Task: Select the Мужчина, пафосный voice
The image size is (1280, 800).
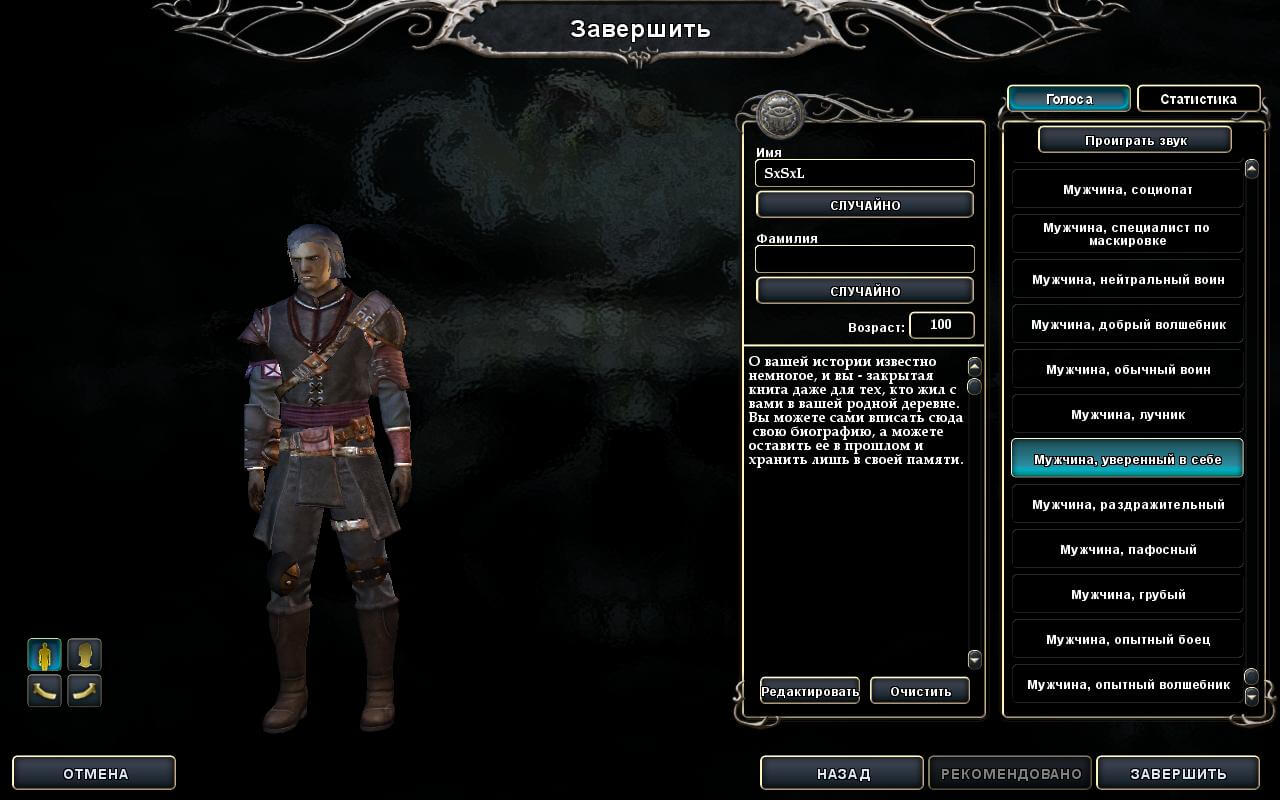Action: click(x=1126, y=549)
